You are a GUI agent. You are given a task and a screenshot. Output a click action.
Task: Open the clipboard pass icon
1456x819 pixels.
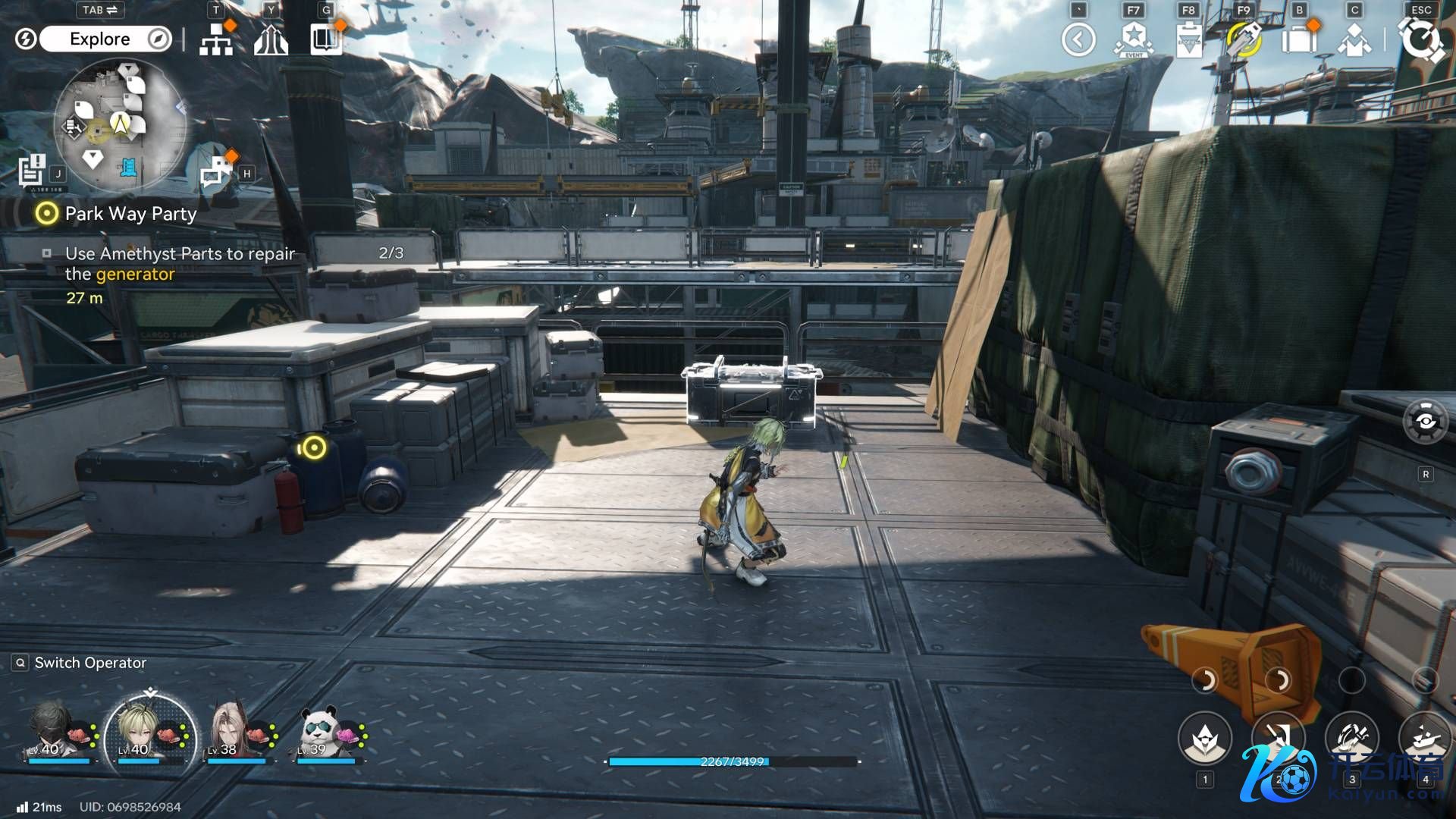point(1188,39)
